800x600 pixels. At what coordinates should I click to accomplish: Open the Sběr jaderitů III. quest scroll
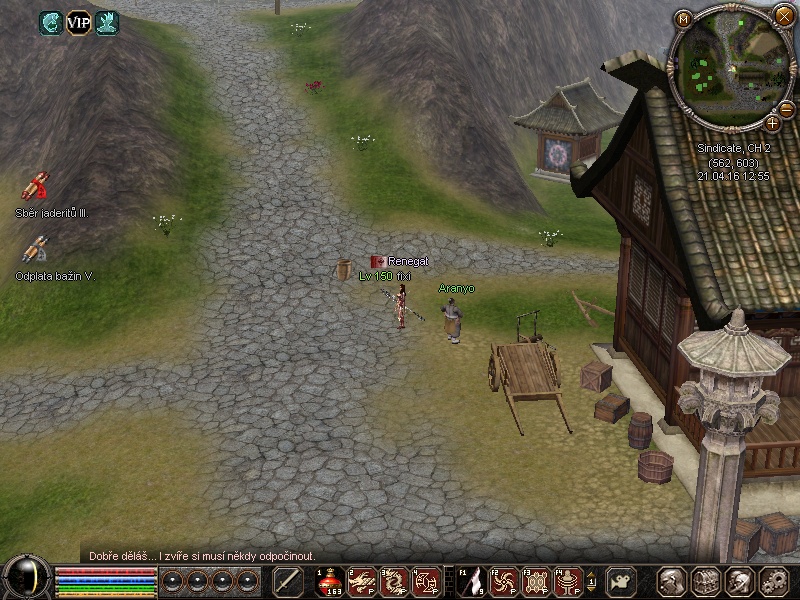pos(37,186)
